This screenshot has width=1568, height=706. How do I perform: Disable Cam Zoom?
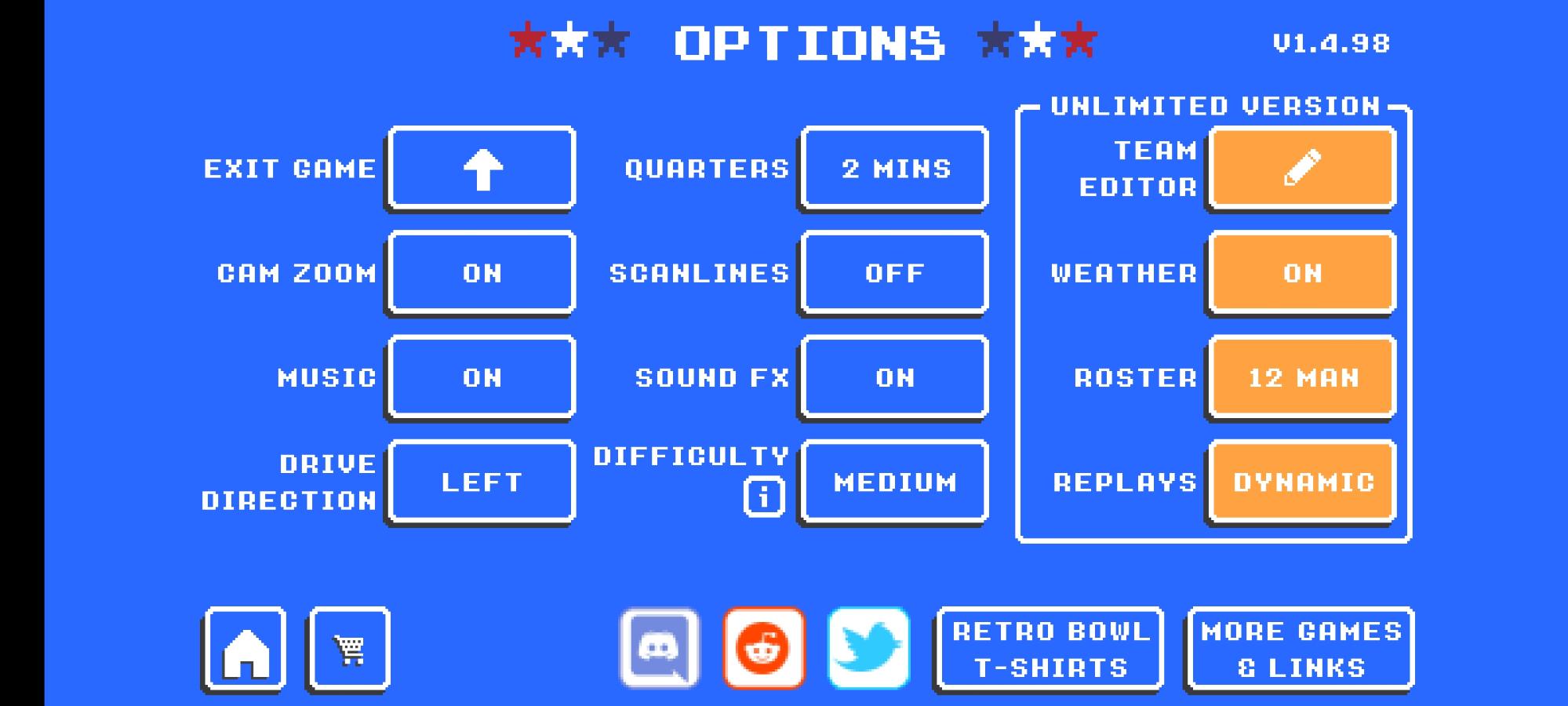[x=481, y=273]
